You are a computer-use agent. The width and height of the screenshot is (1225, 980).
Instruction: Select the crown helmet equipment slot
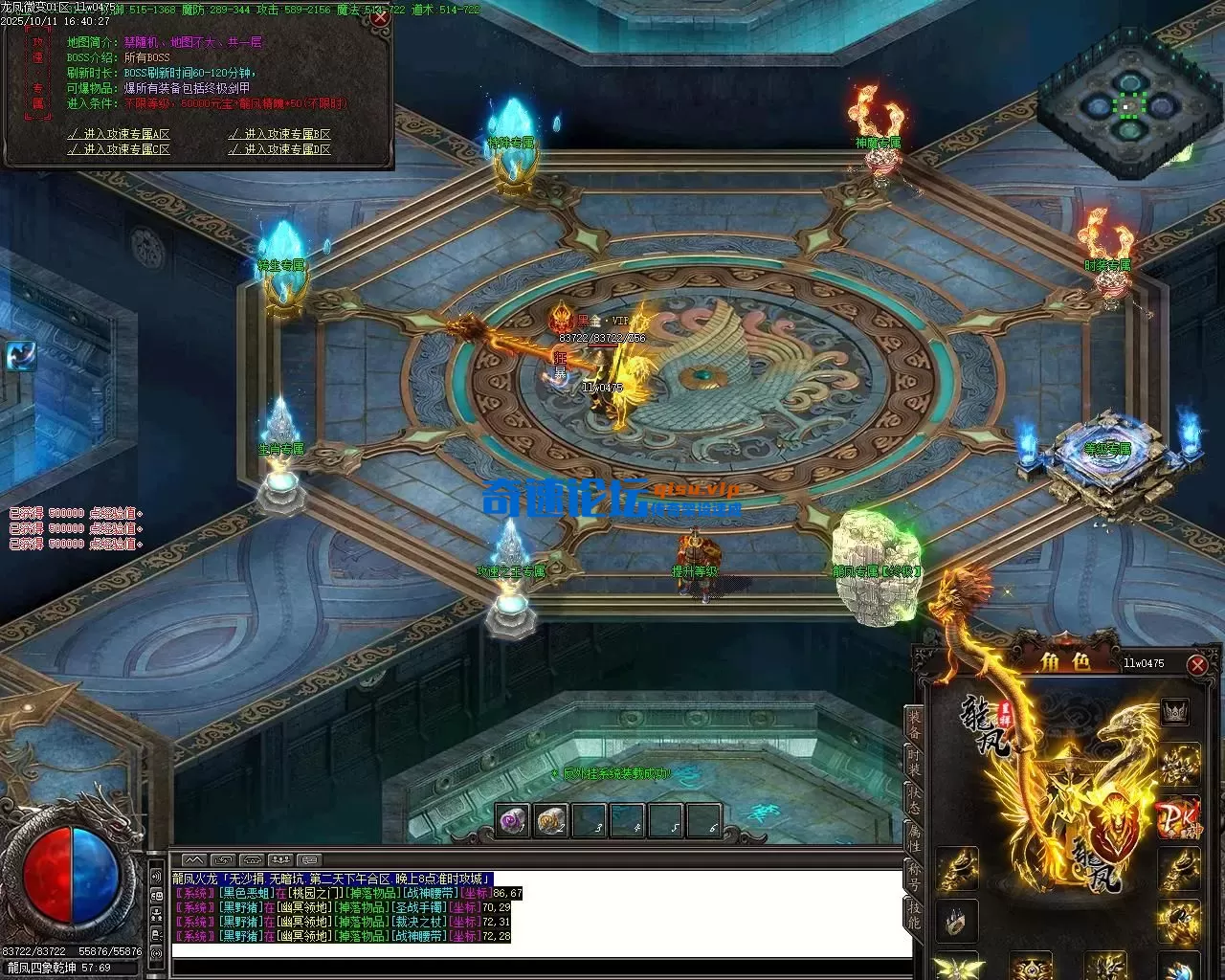tap(1174, 711)
